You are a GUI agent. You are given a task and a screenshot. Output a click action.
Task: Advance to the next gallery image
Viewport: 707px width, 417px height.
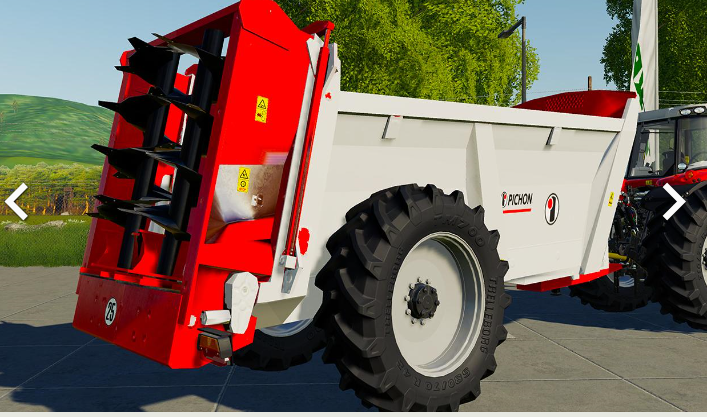pos(673,201)
